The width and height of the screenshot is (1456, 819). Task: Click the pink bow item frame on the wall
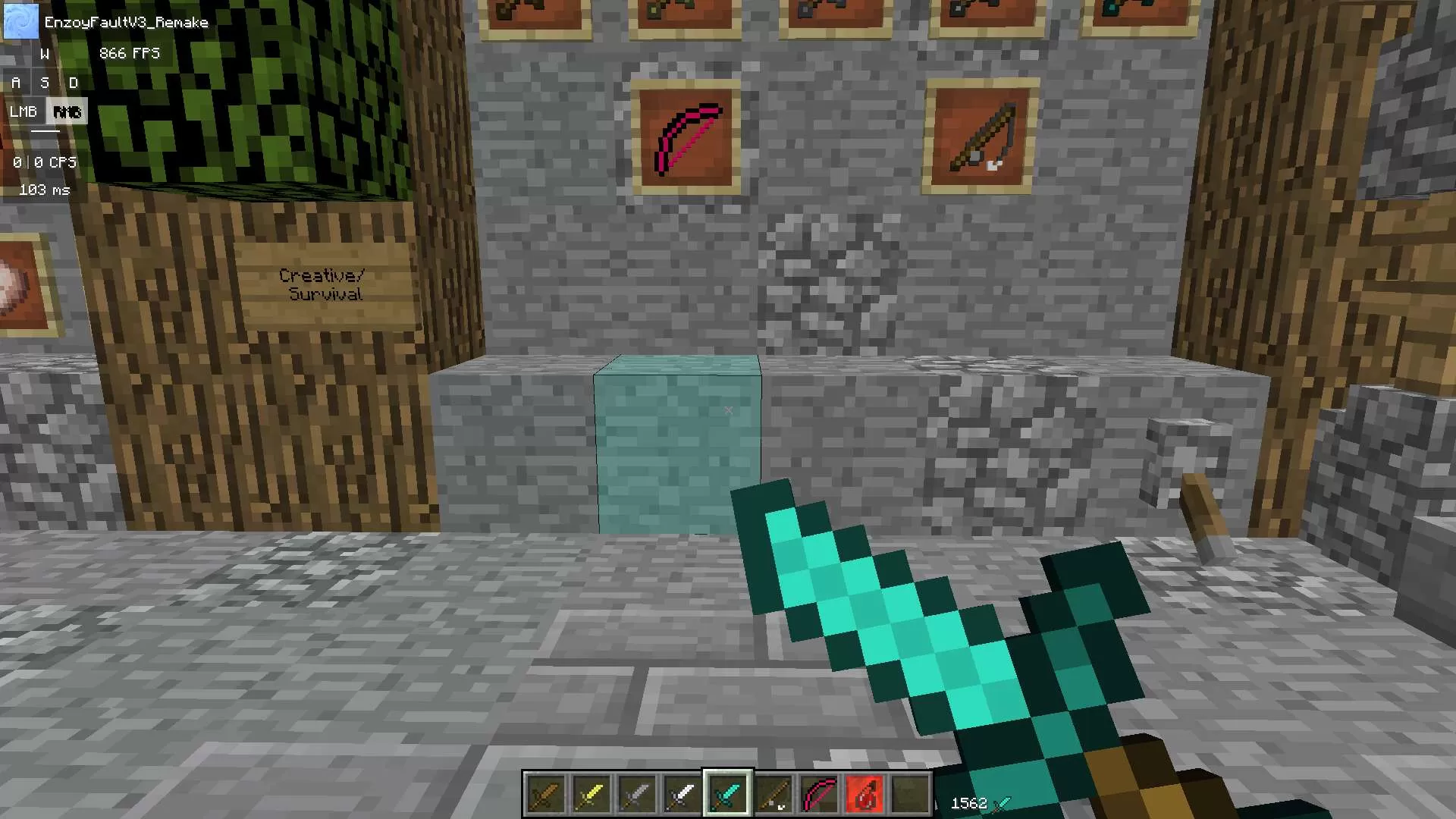tap(685, 140)
